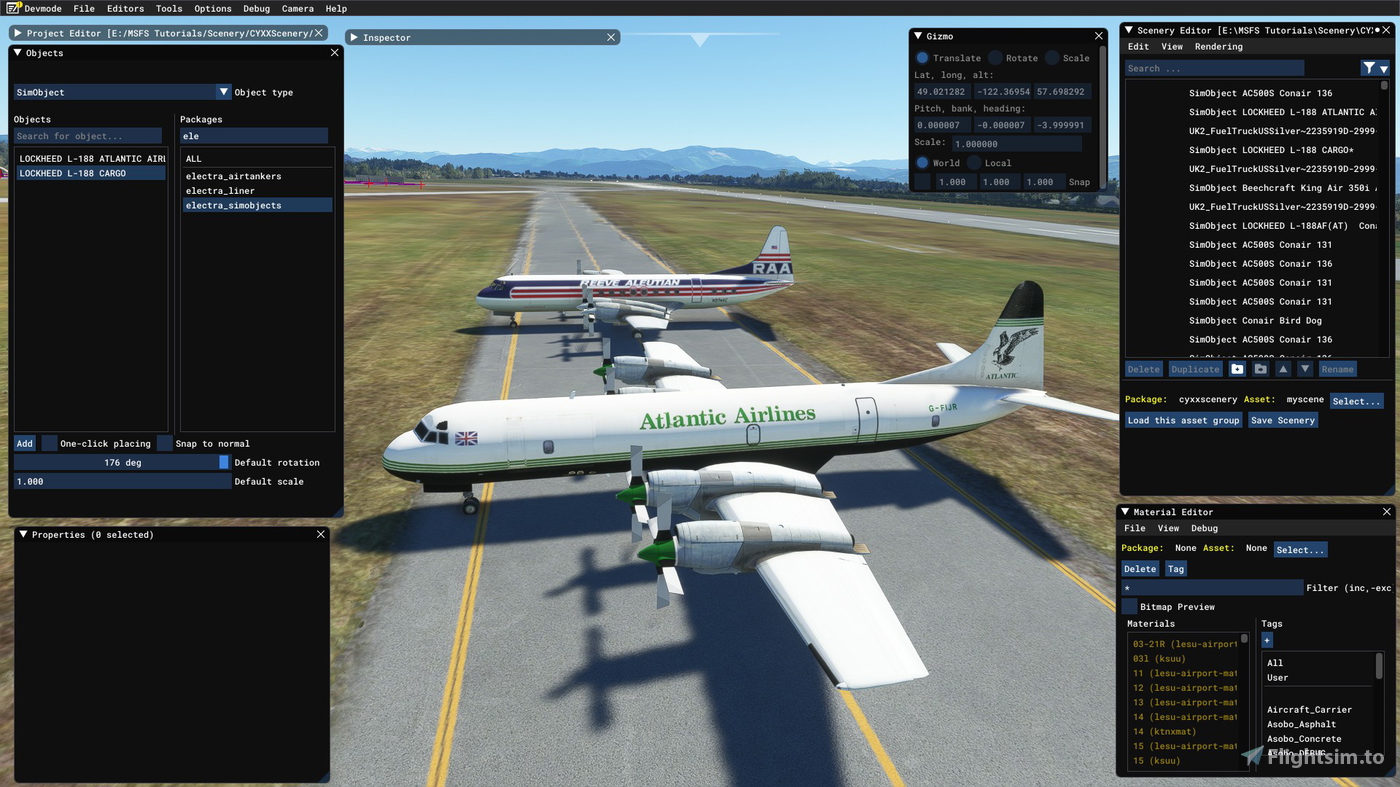
Task: Close the Objects panel
Action: coord(334,53)
